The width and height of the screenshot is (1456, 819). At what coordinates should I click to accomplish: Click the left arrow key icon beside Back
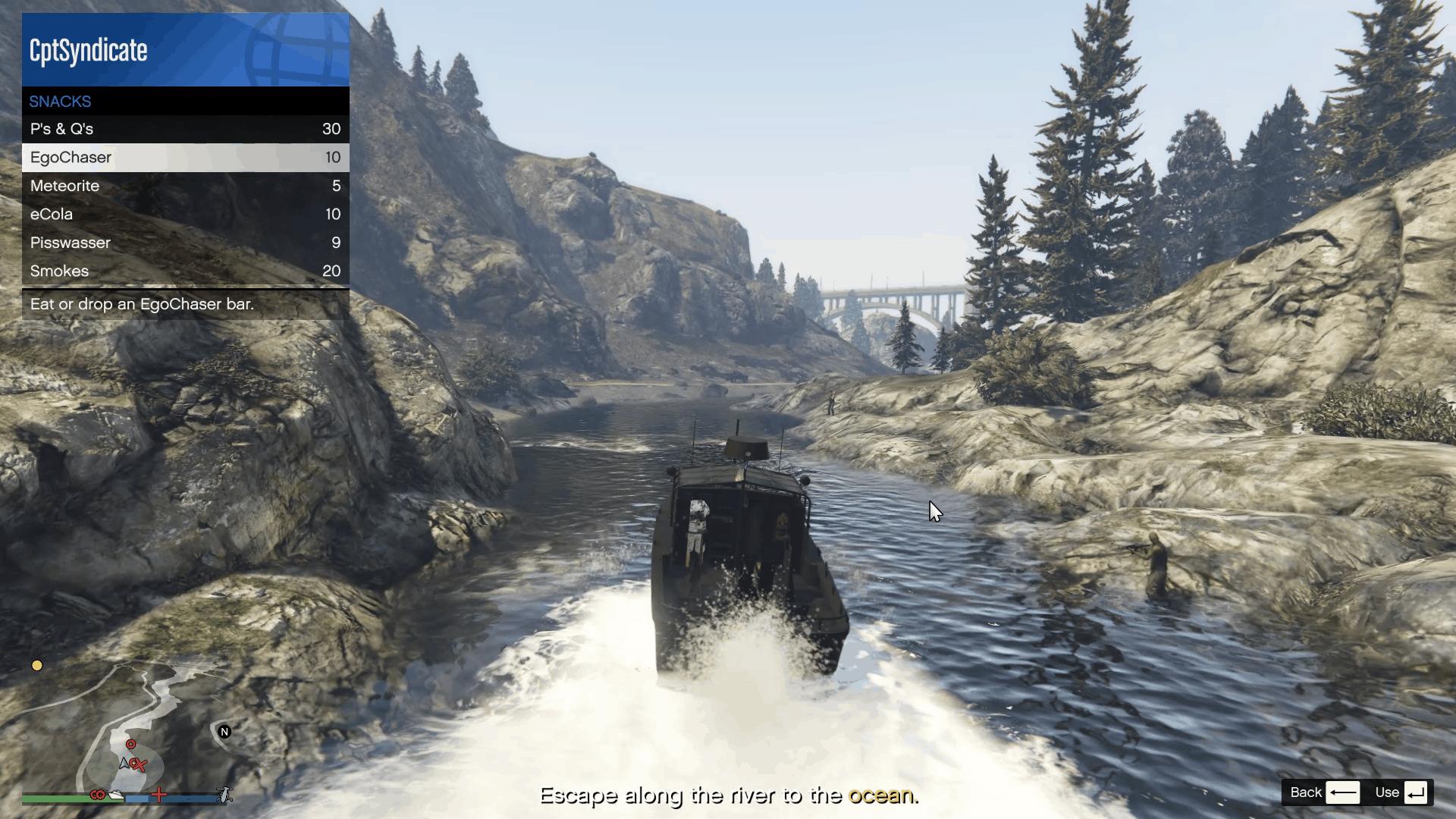click(1342, 792)
